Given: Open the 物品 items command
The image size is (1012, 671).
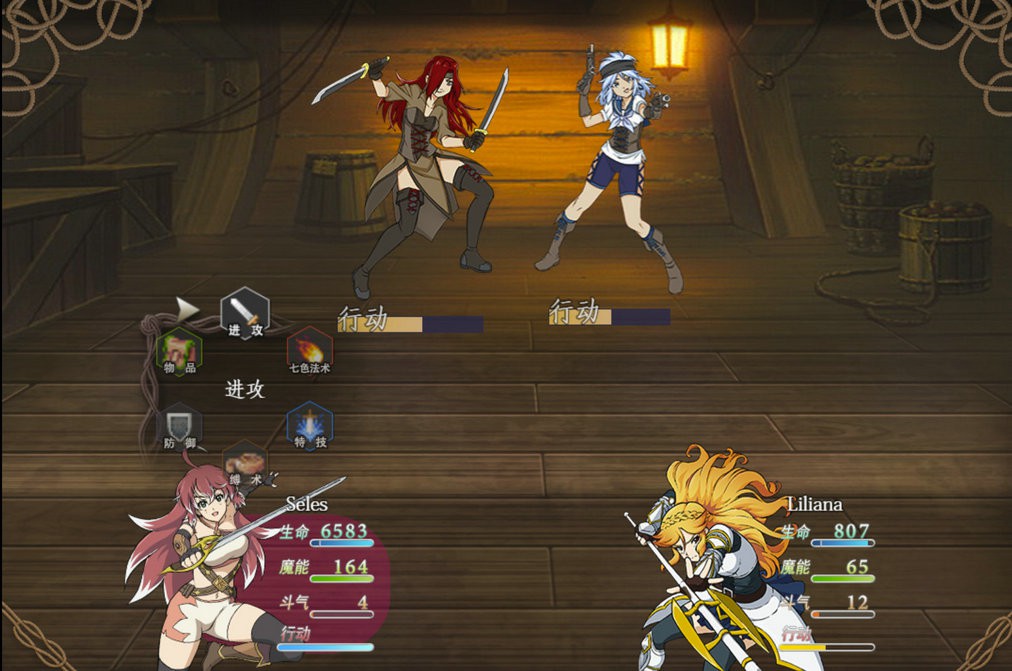Looking at the screenshot, I should (180, 352).
